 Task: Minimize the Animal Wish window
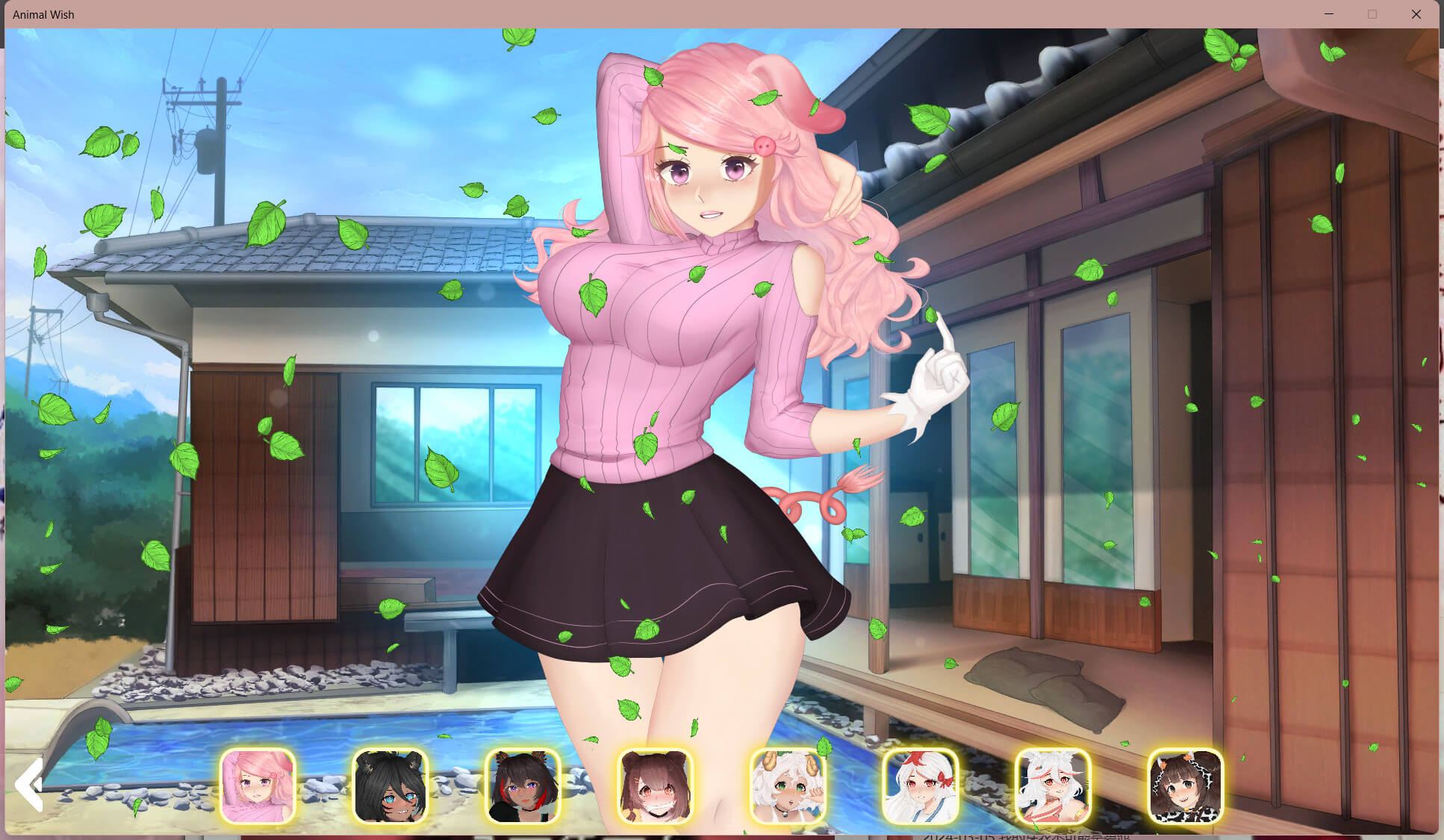(x=1329, y=14)
